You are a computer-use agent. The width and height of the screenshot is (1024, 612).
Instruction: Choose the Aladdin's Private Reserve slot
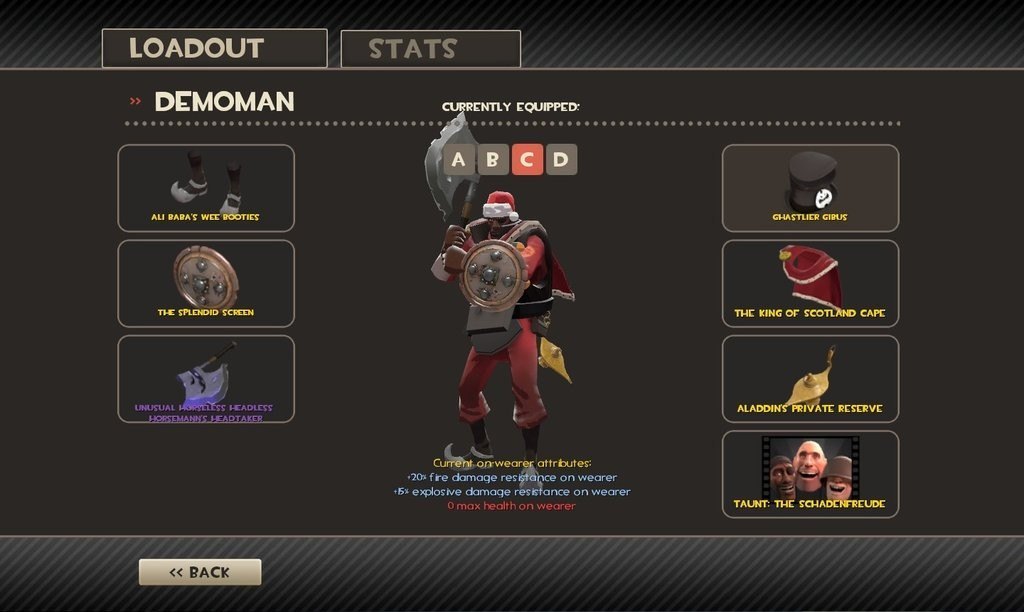tap(810, 379)
